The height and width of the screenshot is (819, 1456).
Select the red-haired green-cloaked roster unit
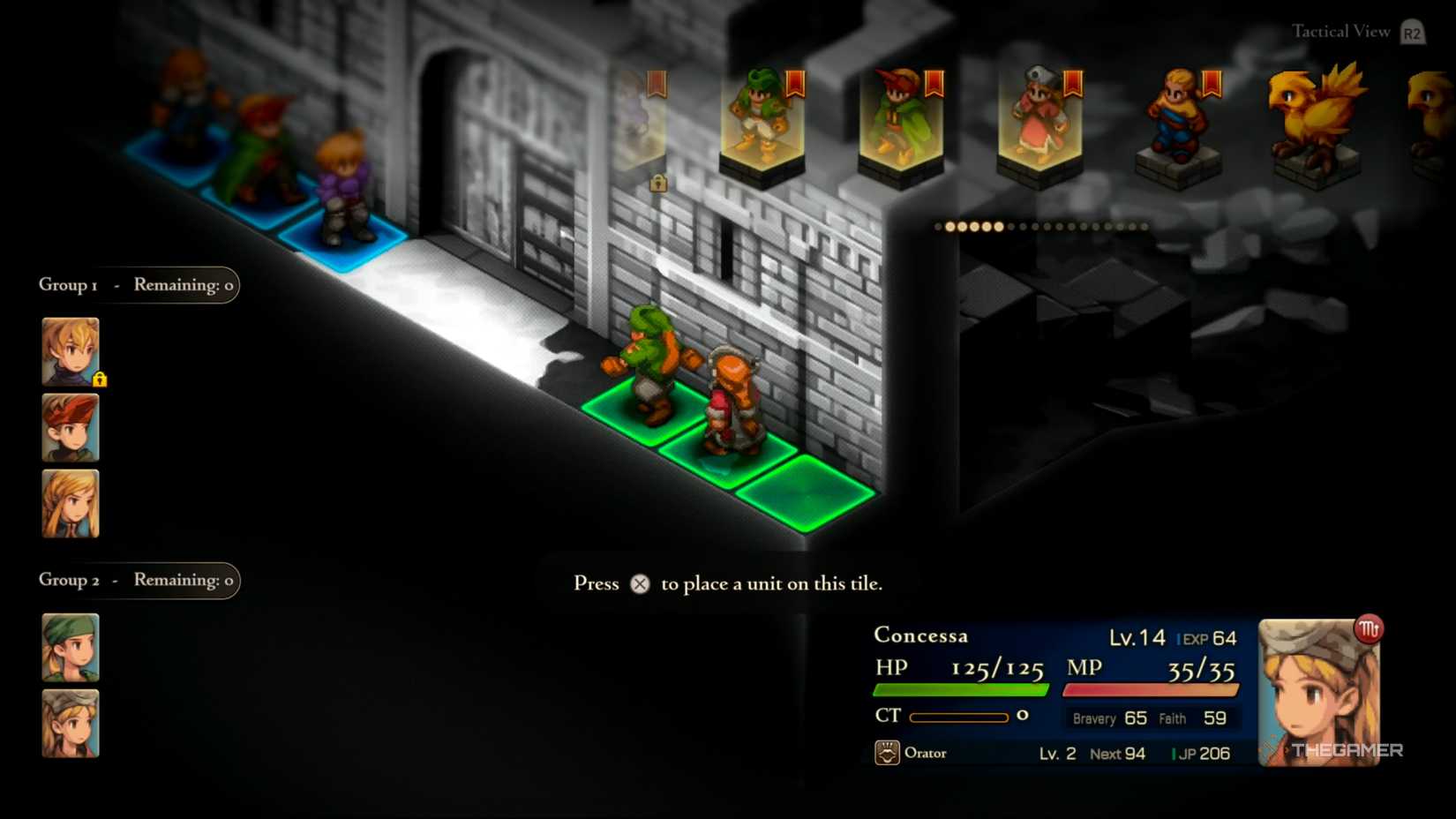pyautogui.click(x=901, y=124)
